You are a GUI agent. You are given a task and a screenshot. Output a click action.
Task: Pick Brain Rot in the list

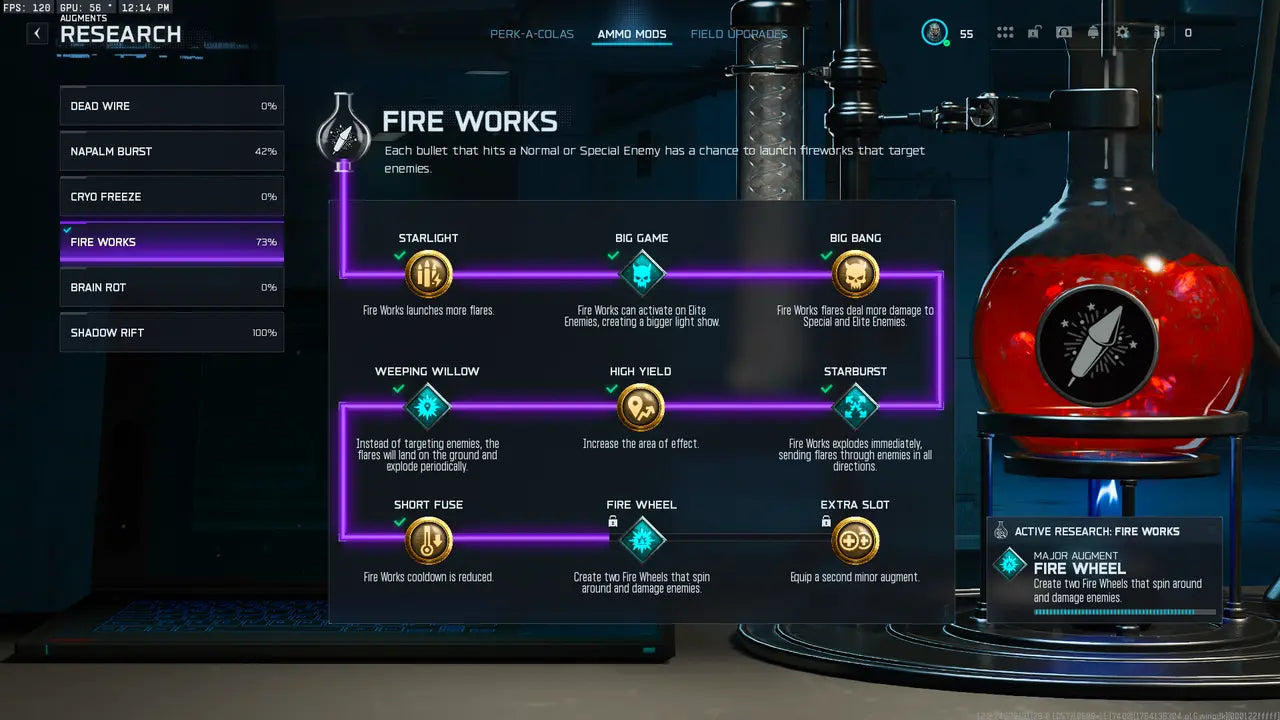click(171, 287)
